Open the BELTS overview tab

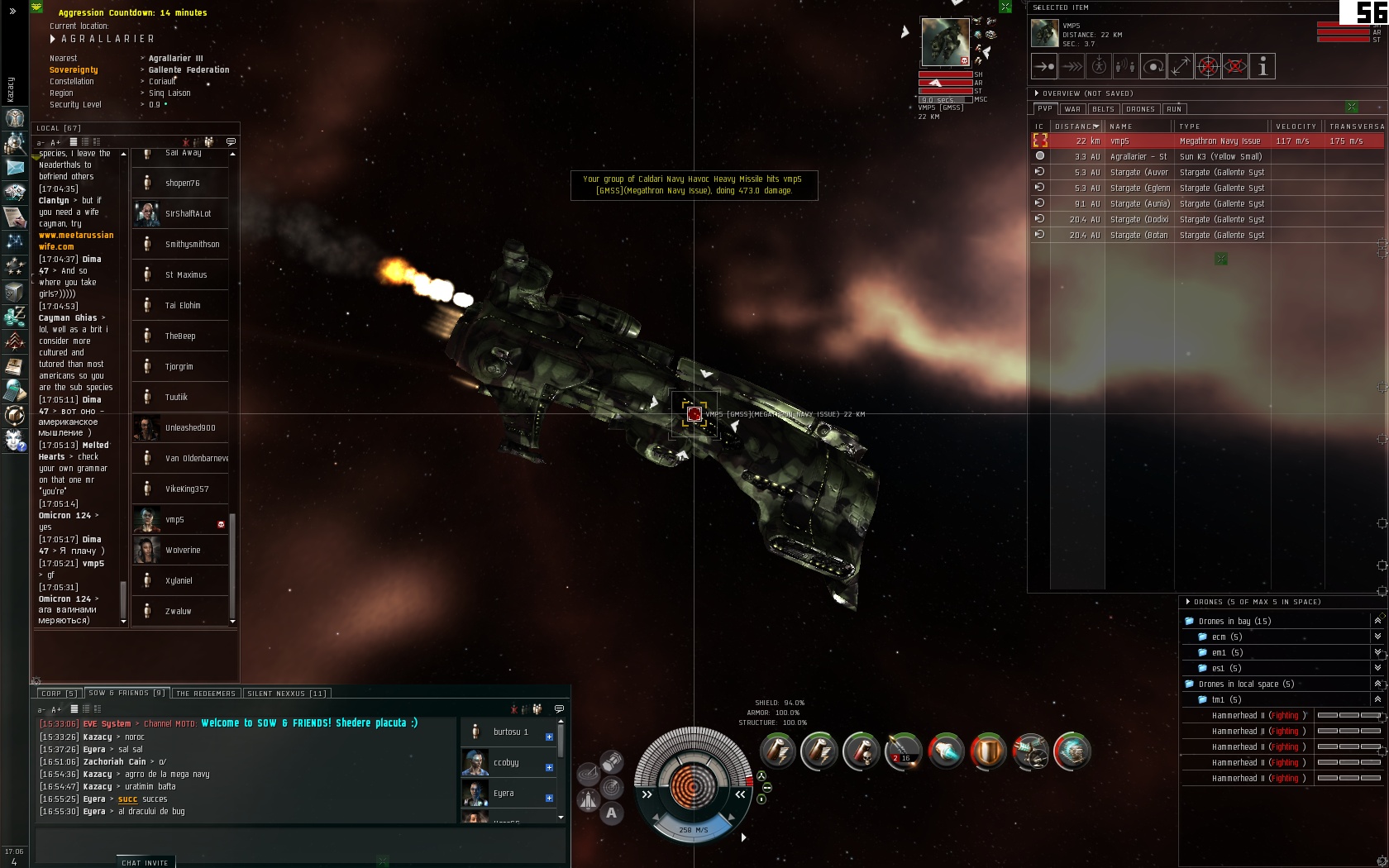1103,109
